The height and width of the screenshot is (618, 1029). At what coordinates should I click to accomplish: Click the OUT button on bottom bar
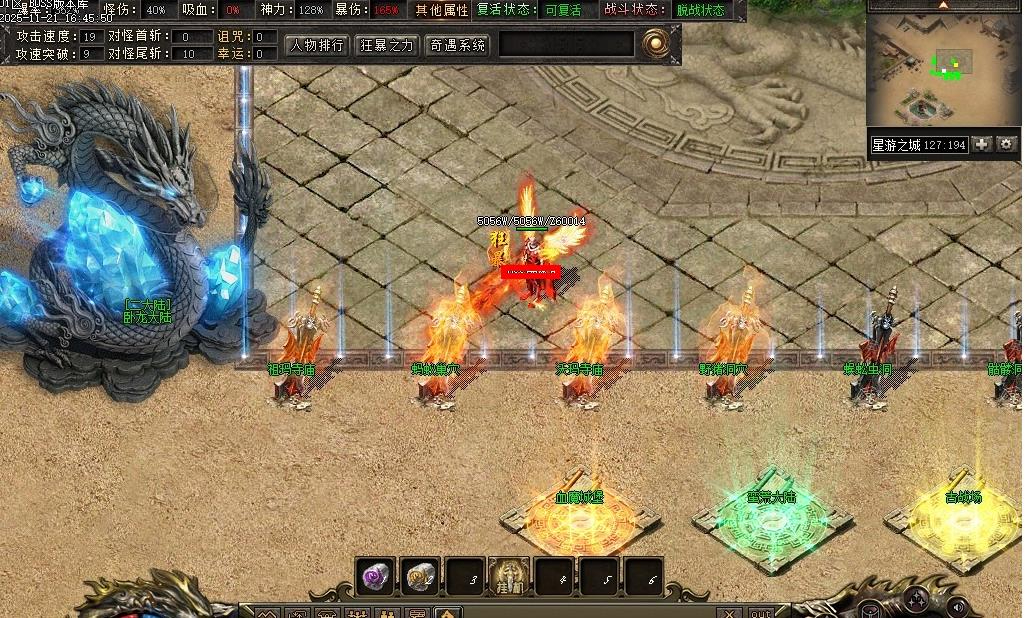coord(761,612)
